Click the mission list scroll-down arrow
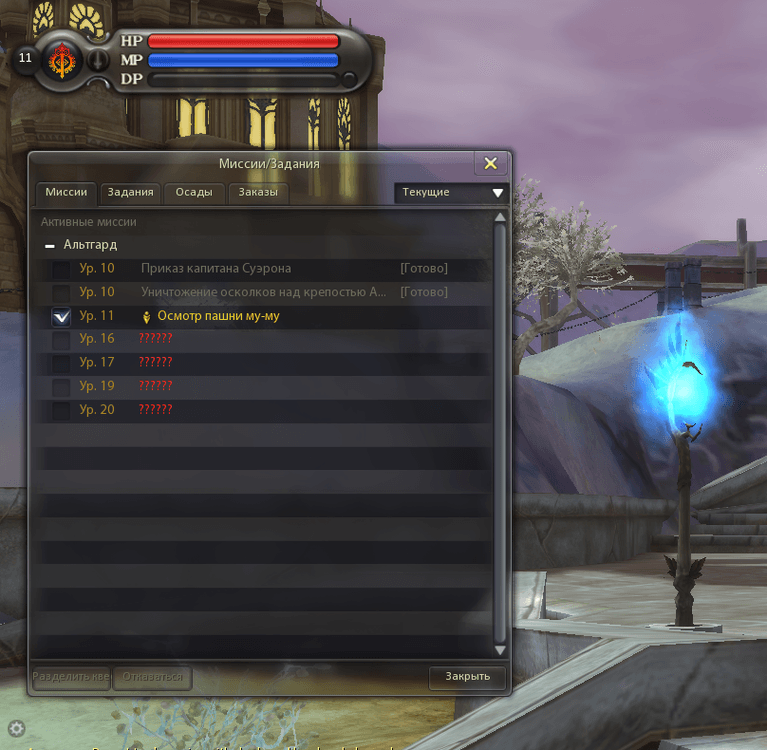Image resolution: width=767 pixels, height=750 pixels. [500, 651]
